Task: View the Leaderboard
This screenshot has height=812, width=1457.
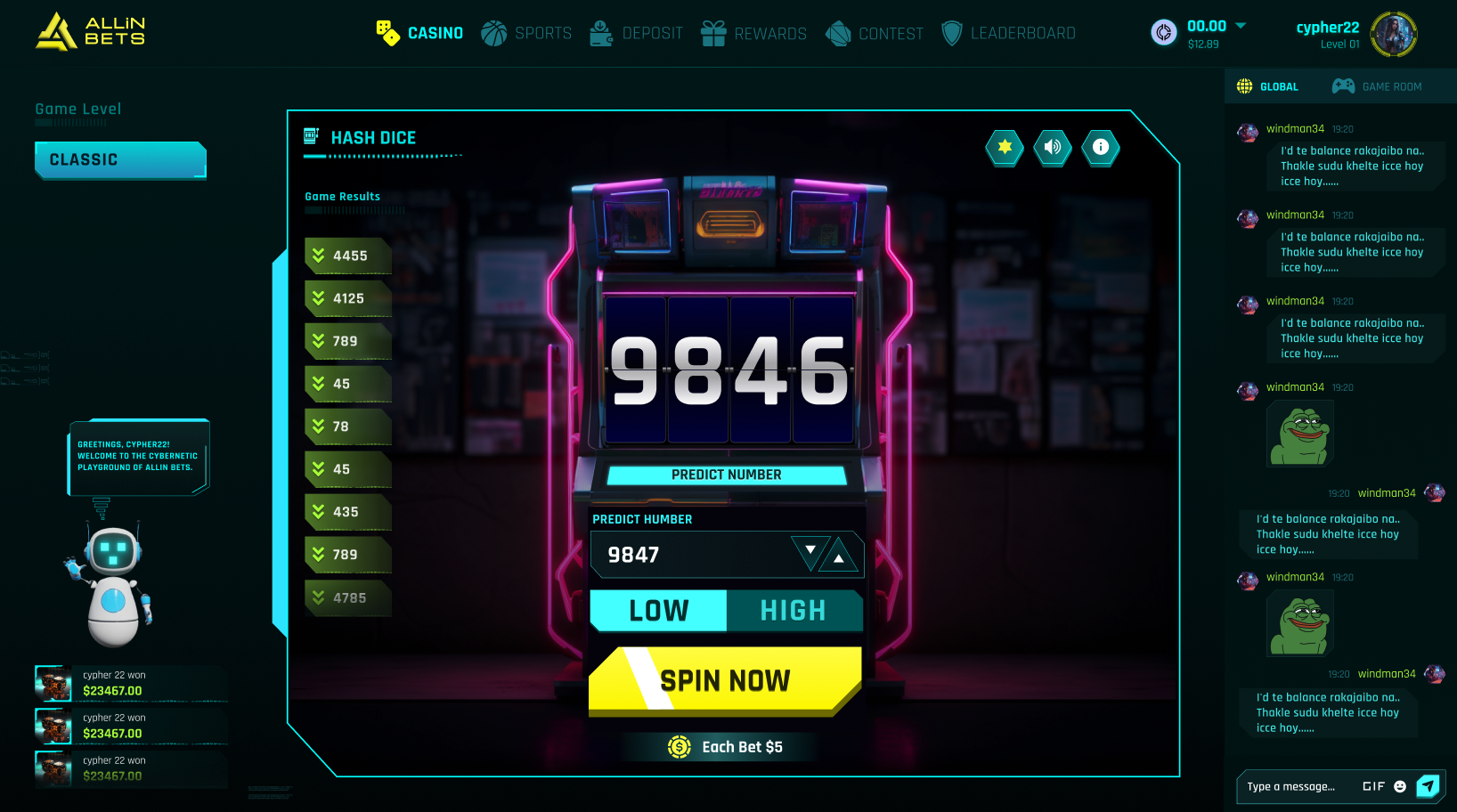Action: [x=1008, y=34]
